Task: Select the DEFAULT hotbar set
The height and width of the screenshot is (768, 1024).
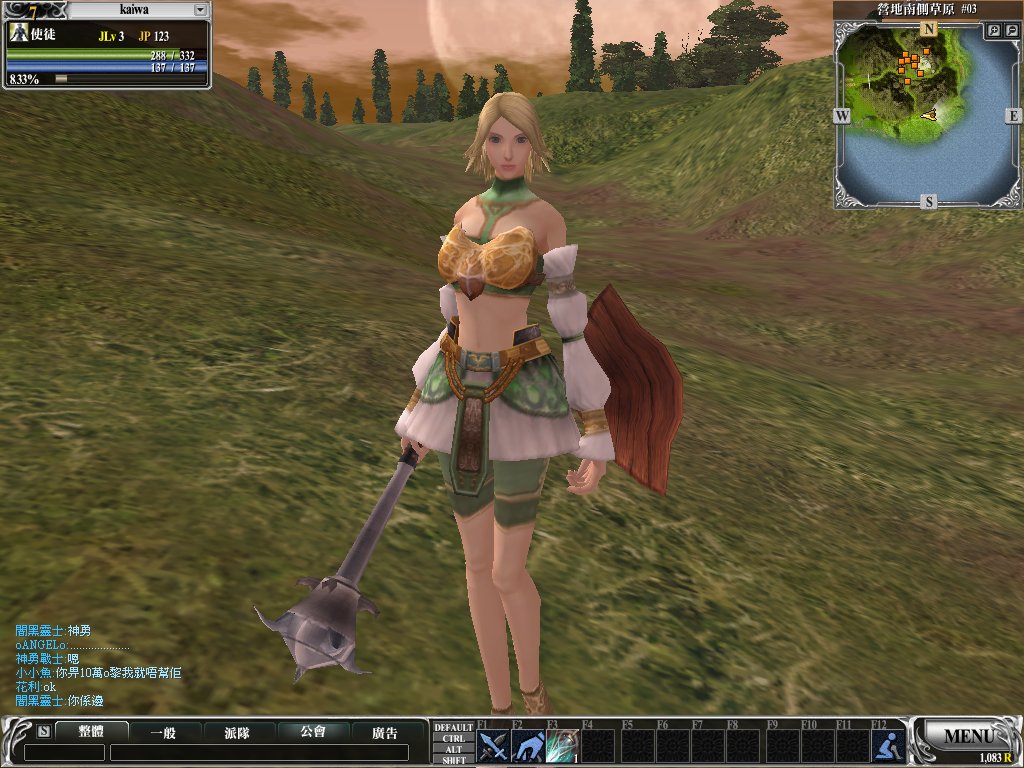Action: coord(453,727)
